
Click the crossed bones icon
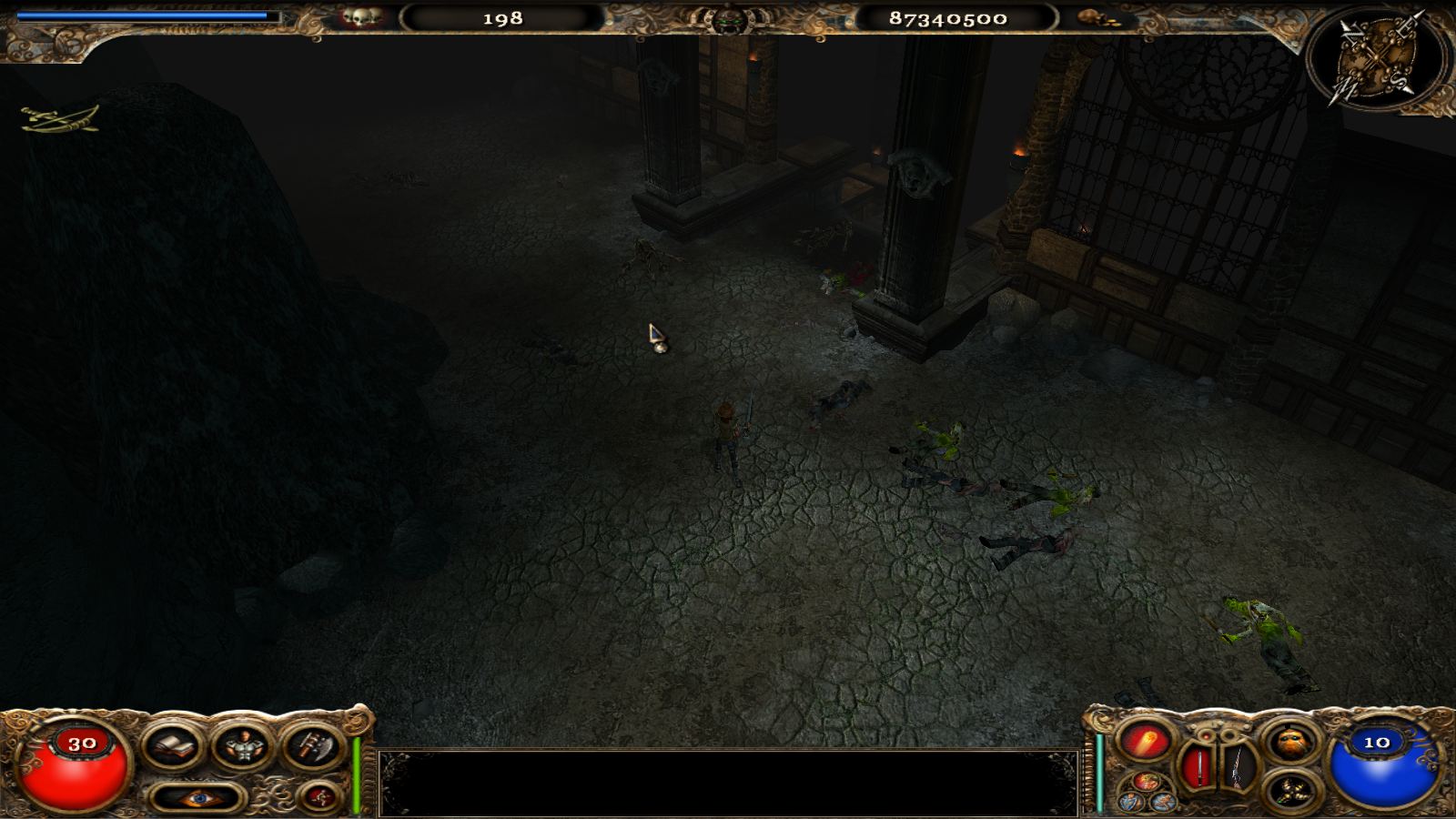pyautogui.click(x=1290, y=791)
